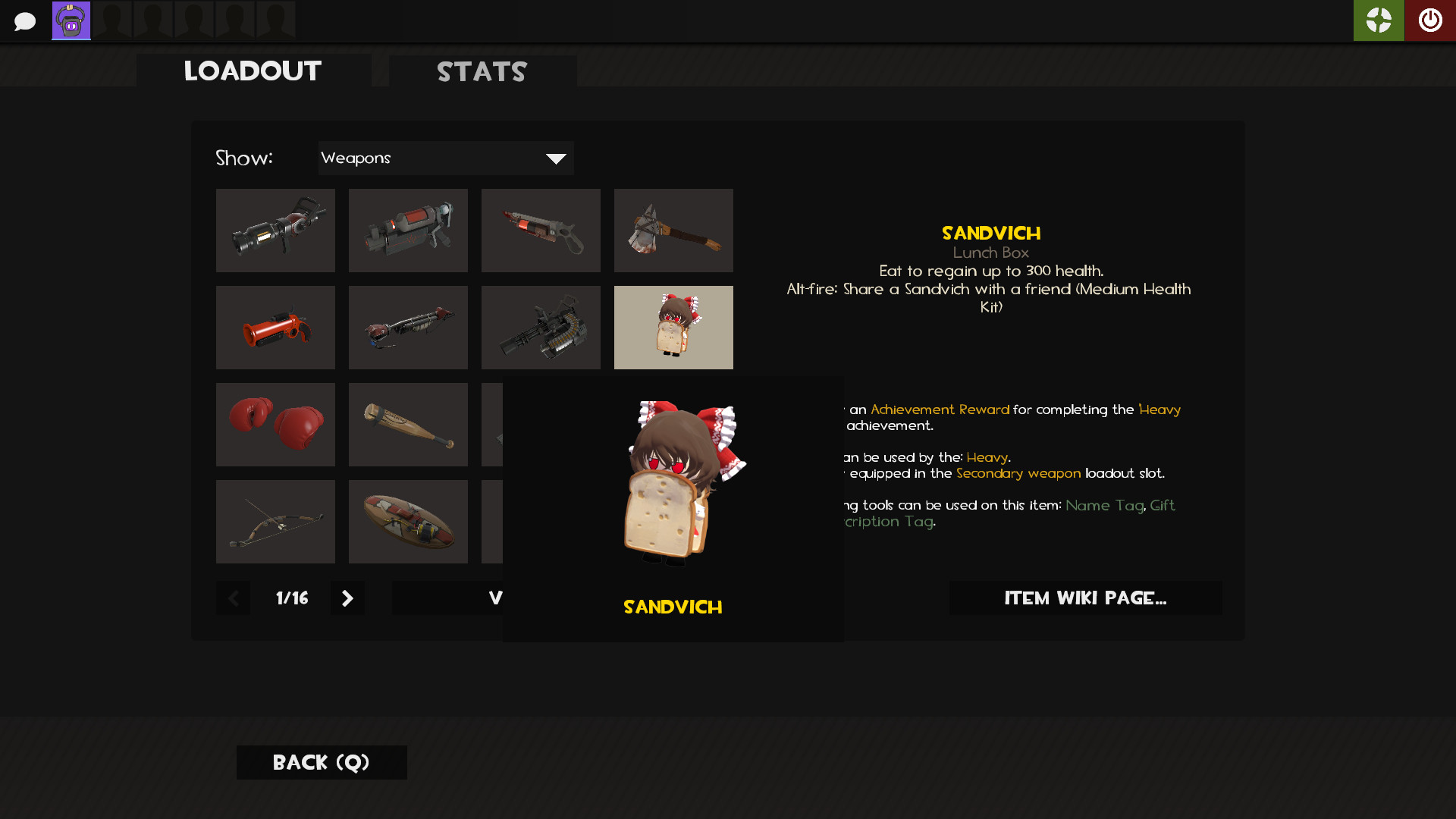Screen dimensions: 1456x819
Task: Select the rocket launcher weapon thumbnail
Action: 275,230
